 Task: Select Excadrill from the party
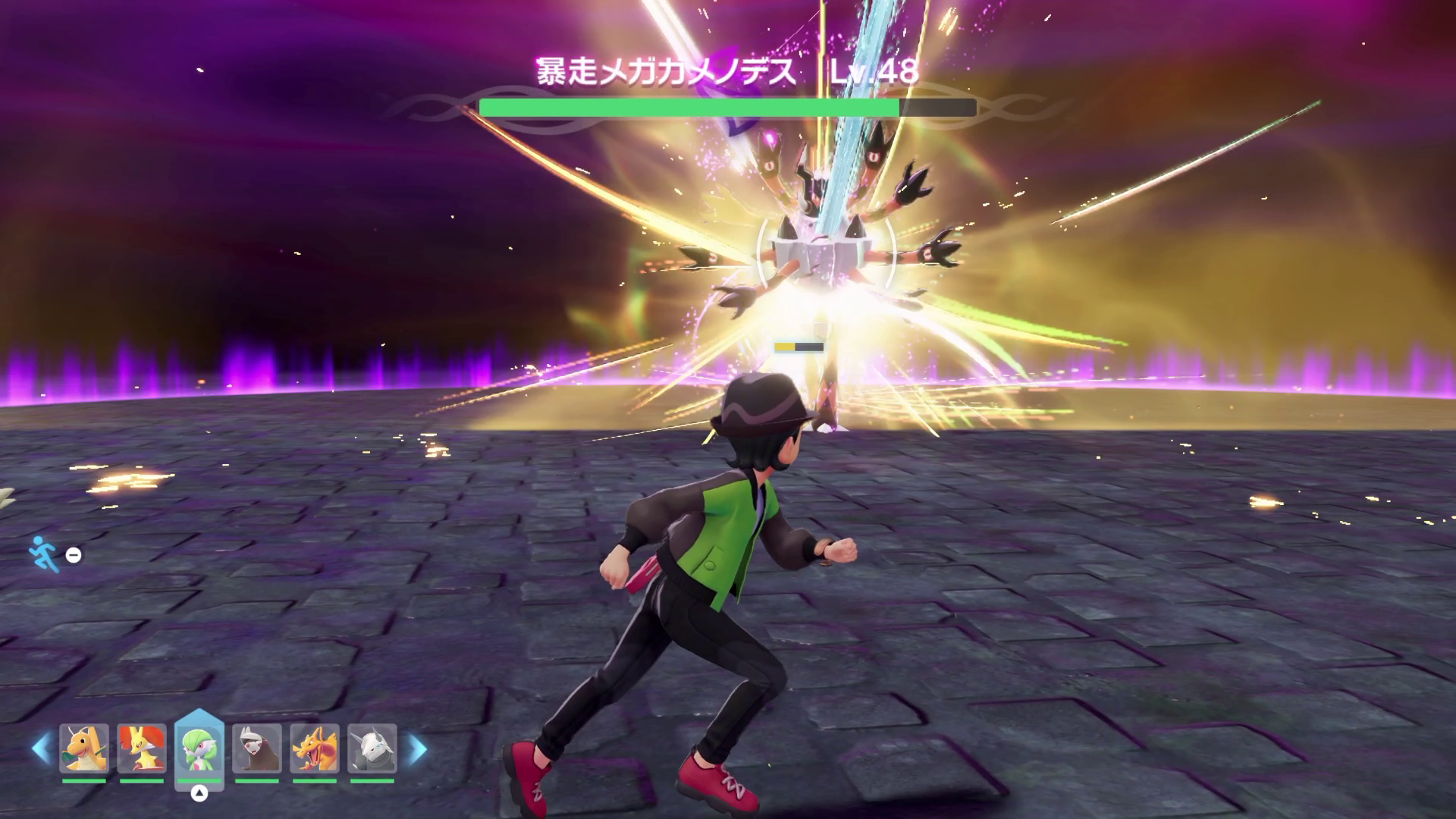pyautogui.click(x=257, y=748)
